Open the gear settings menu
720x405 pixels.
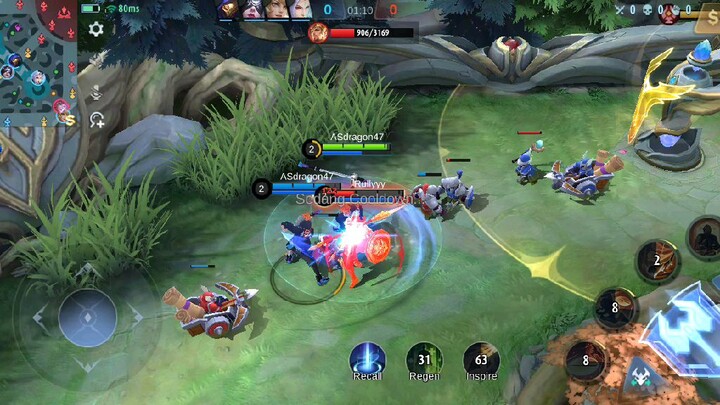click(96, 29)
